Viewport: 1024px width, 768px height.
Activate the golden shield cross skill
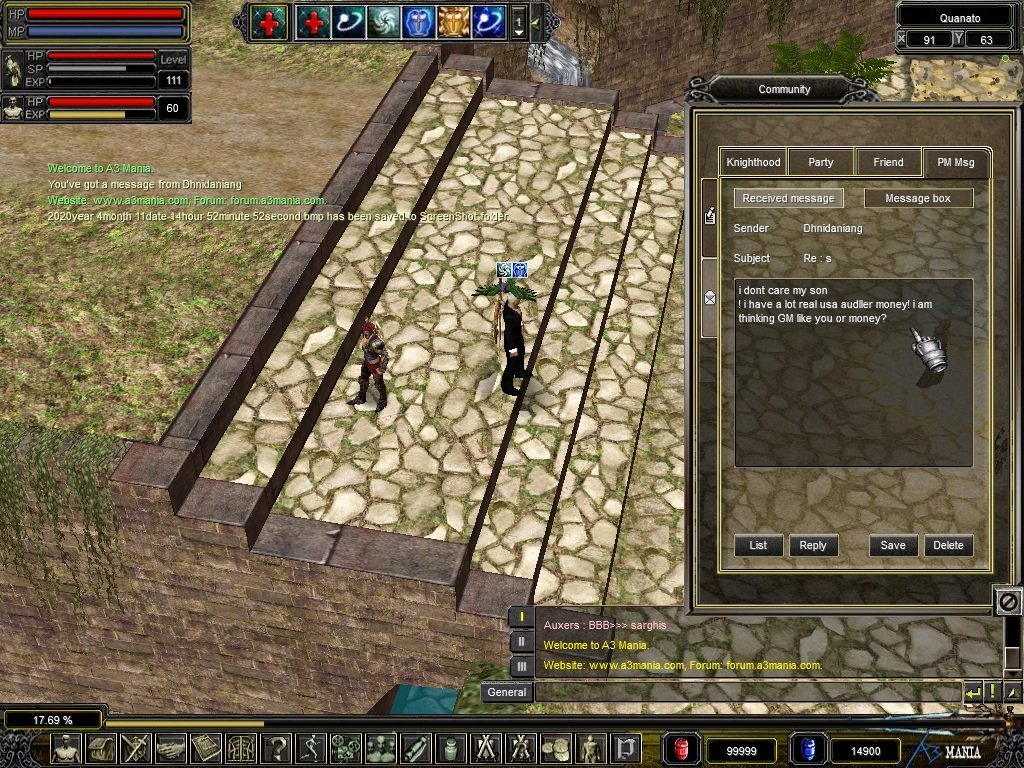click(x=453, y=21)
